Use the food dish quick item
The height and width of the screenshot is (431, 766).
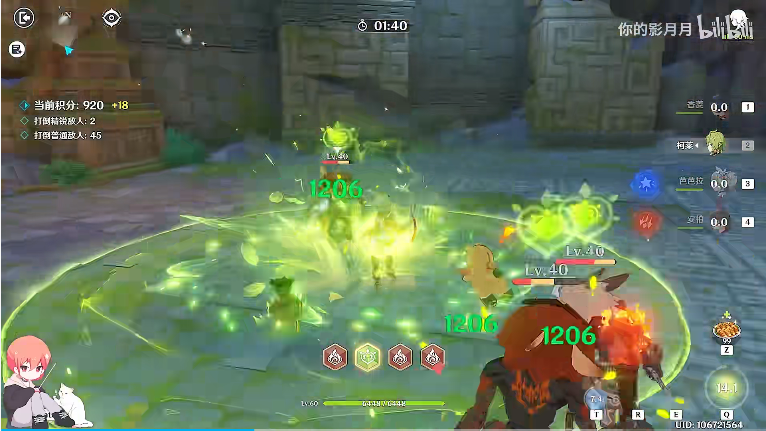coord(723,331)
